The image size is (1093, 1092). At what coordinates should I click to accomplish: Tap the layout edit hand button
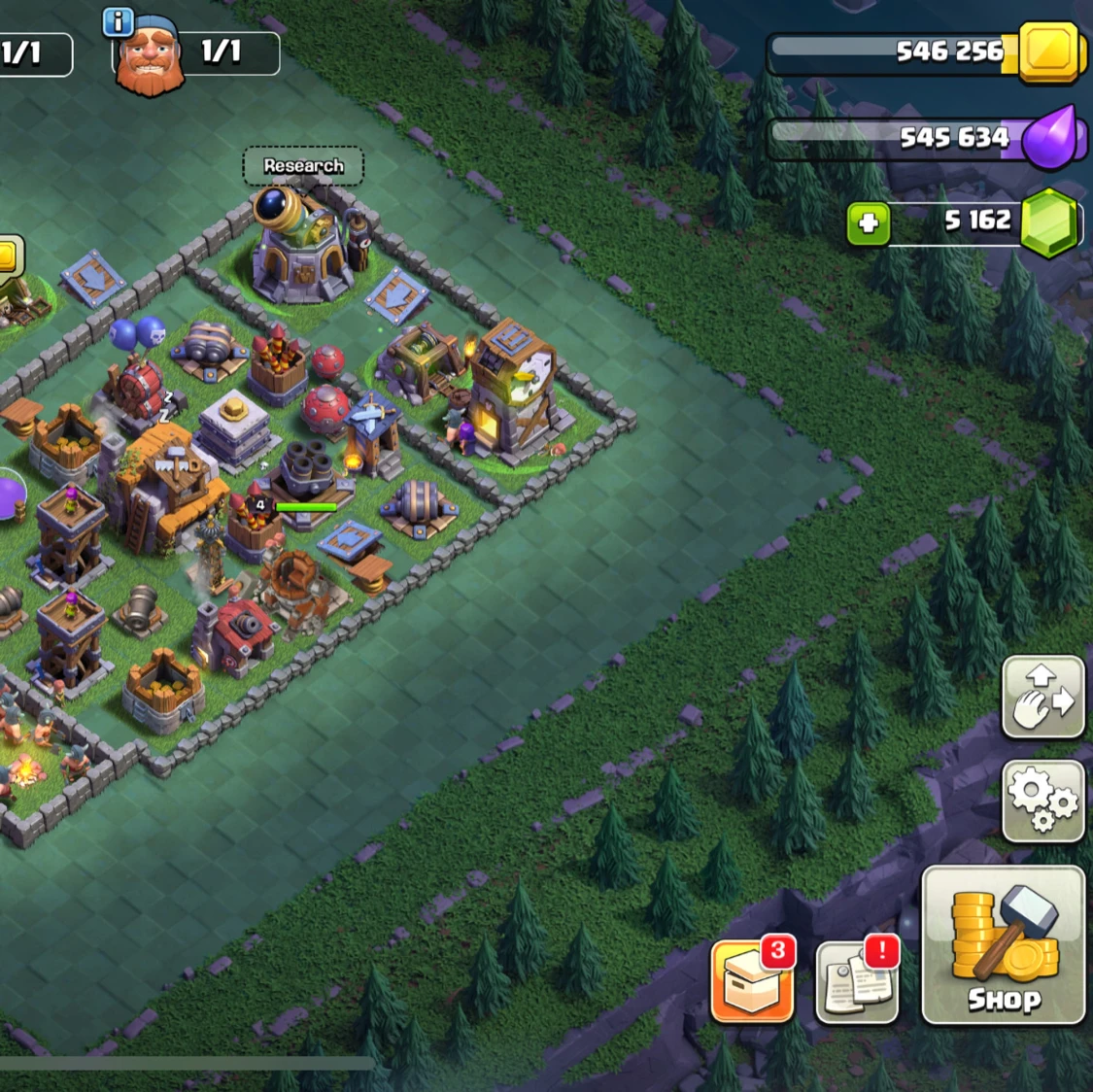tap(1042, 697)
